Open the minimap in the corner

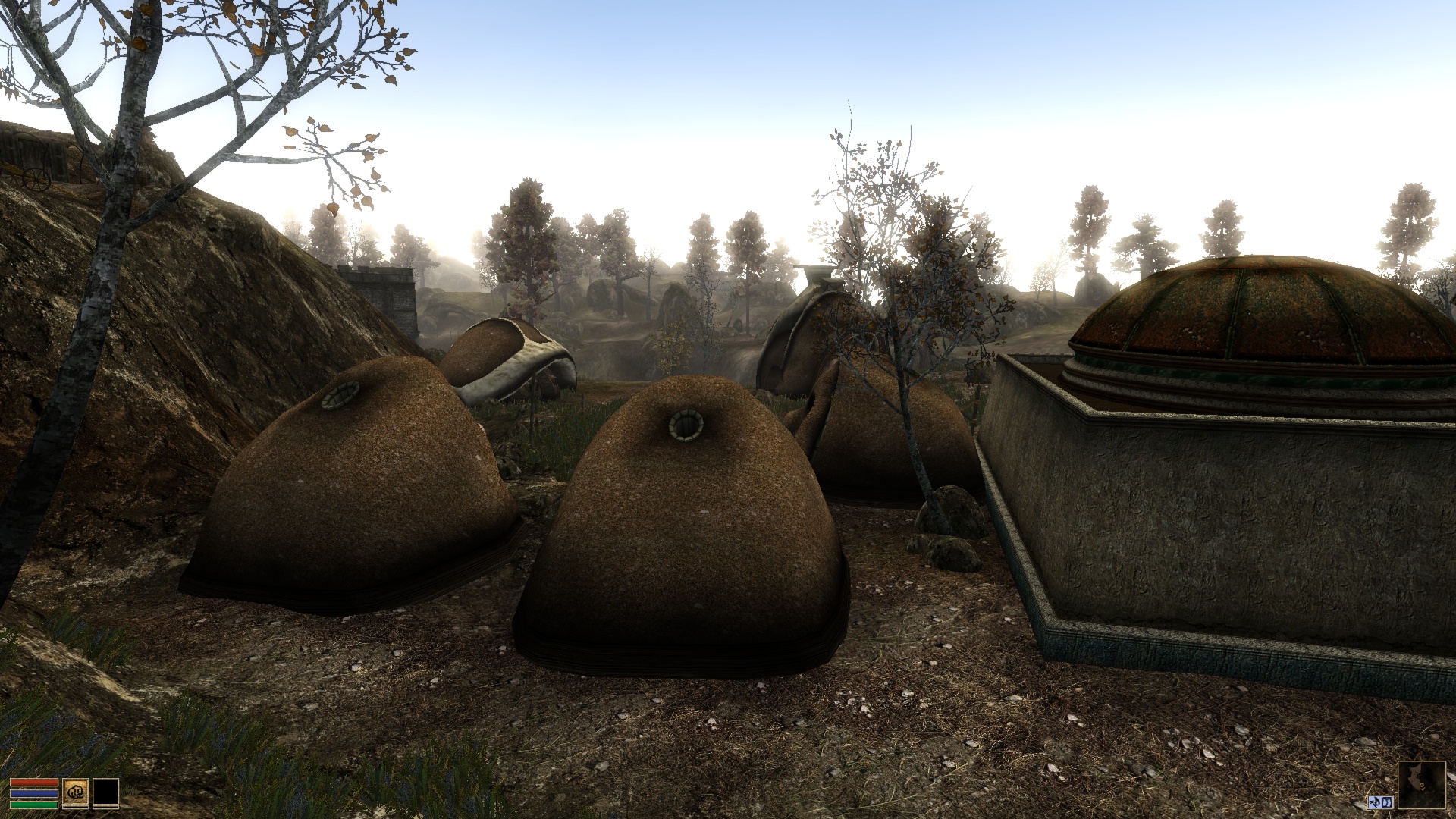coord(1421,785)
